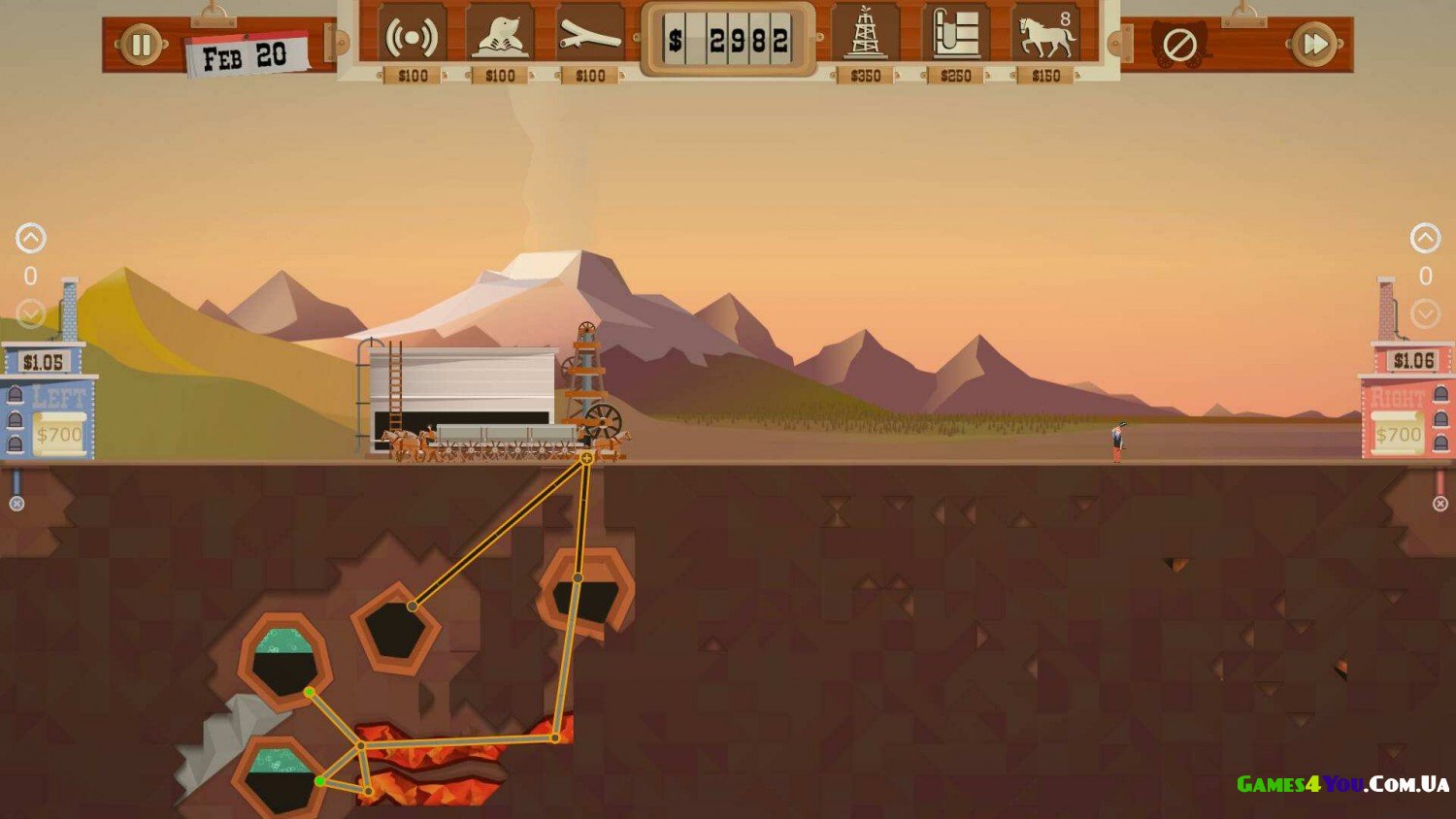This screenshot has width=1456, height=819.
Task: Pause the game
Action: click(x=141, y=45)
